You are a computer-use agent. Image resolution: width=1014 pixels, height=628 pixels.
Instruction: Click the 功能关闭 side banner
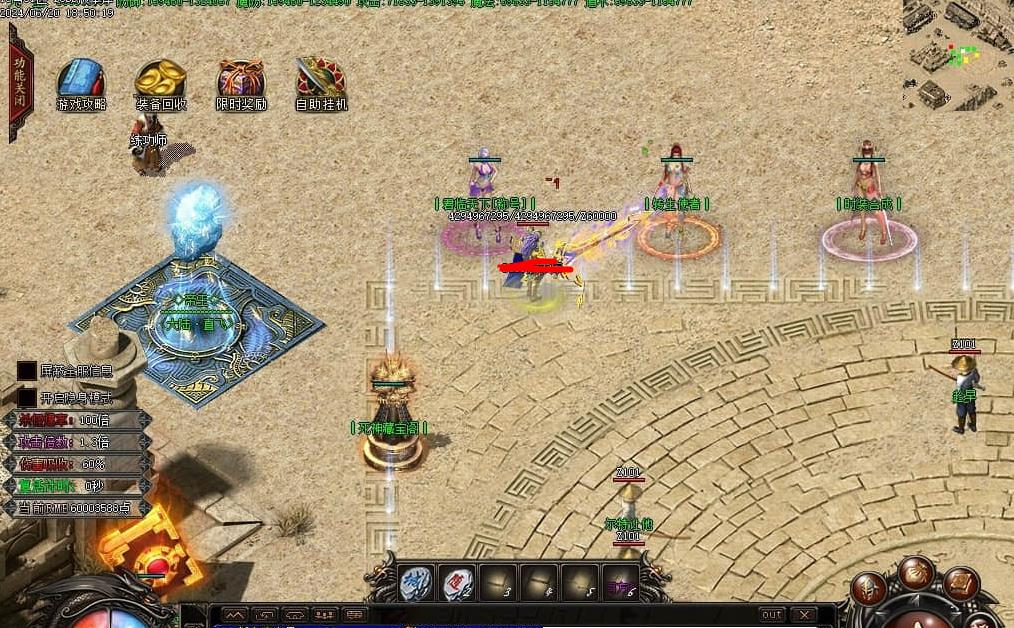click(x=19, y=83)
